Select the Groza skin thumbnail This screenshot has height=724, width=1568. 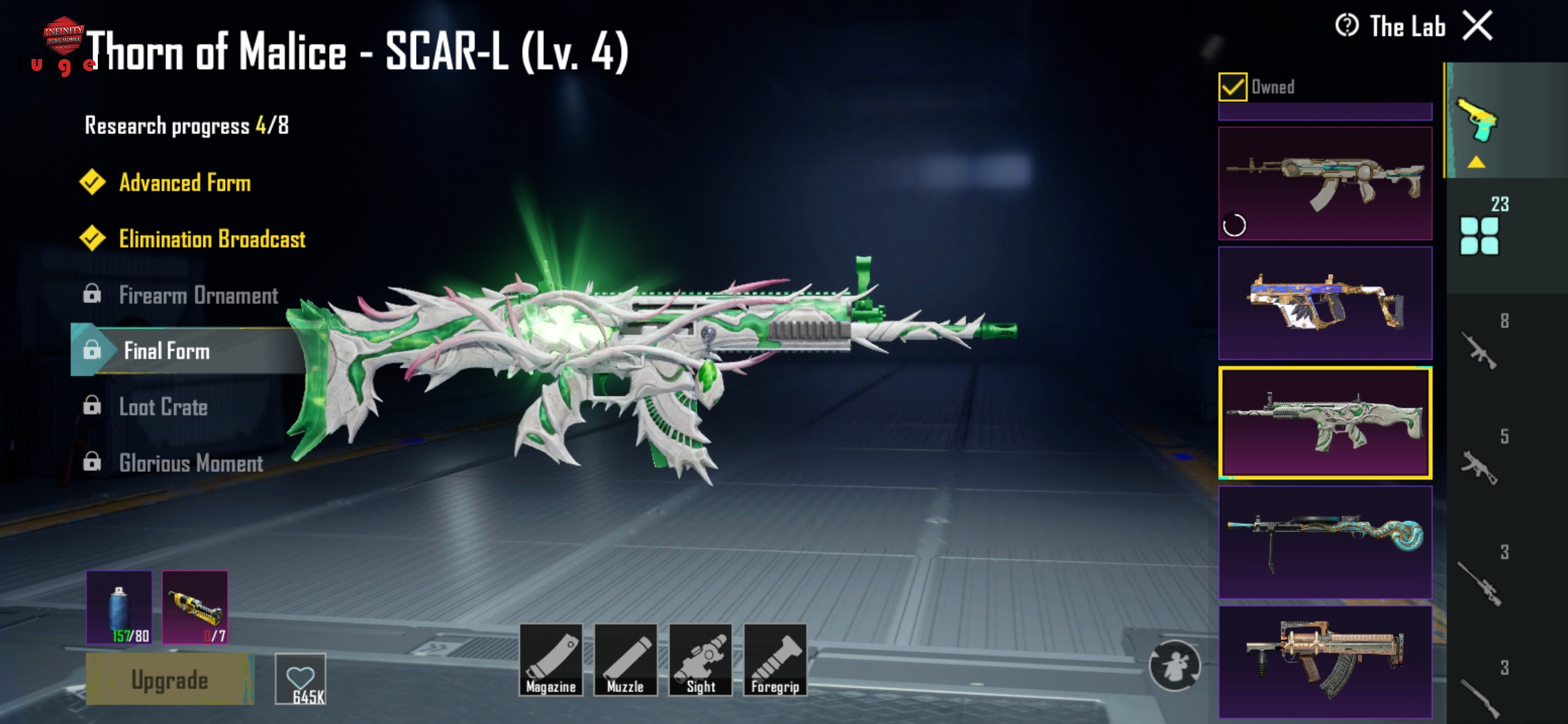pos(1325,662)
